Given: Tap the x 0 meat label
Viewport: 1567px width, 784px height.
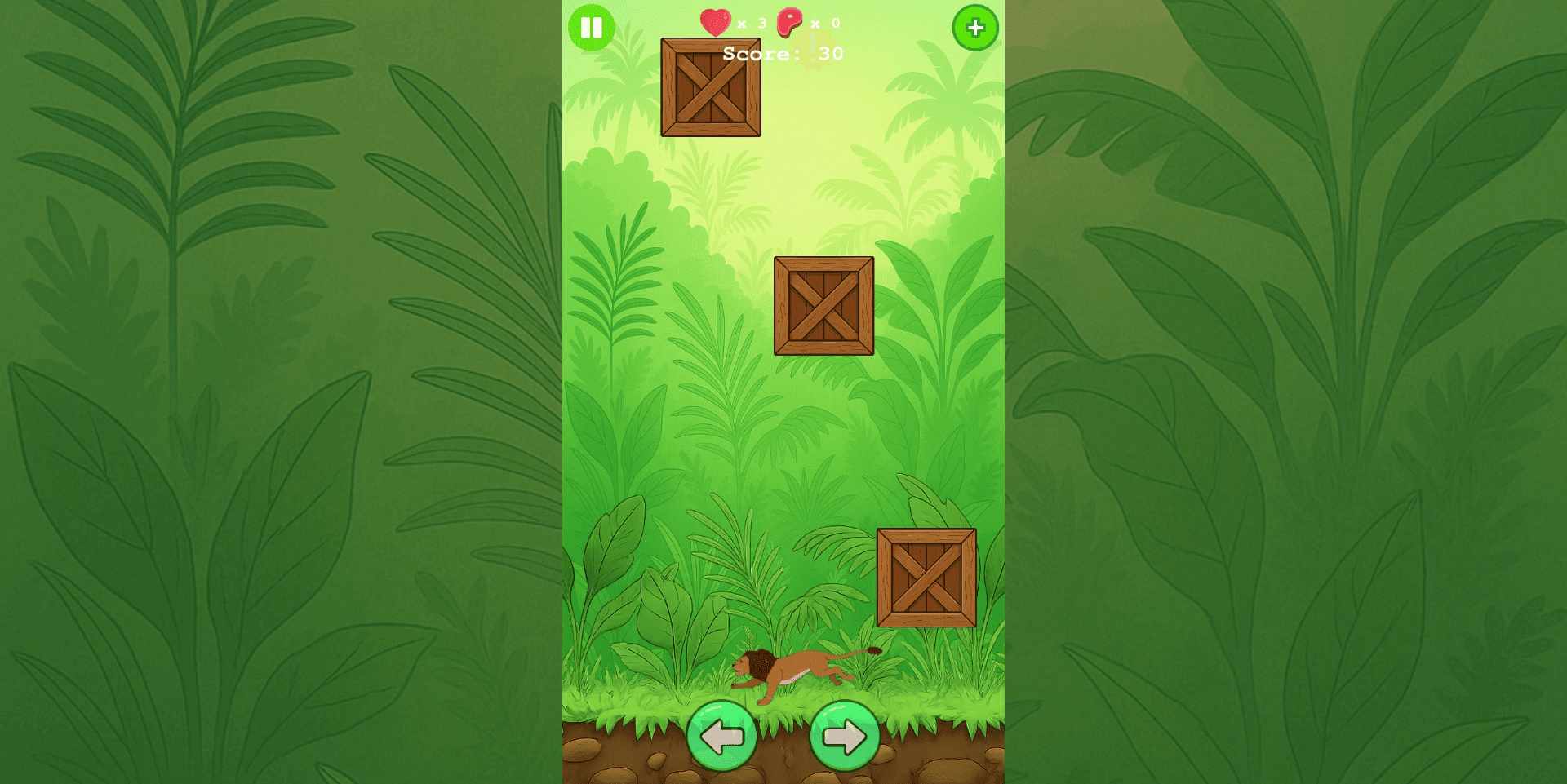Looking at the screenshot, I should point(826,24).
